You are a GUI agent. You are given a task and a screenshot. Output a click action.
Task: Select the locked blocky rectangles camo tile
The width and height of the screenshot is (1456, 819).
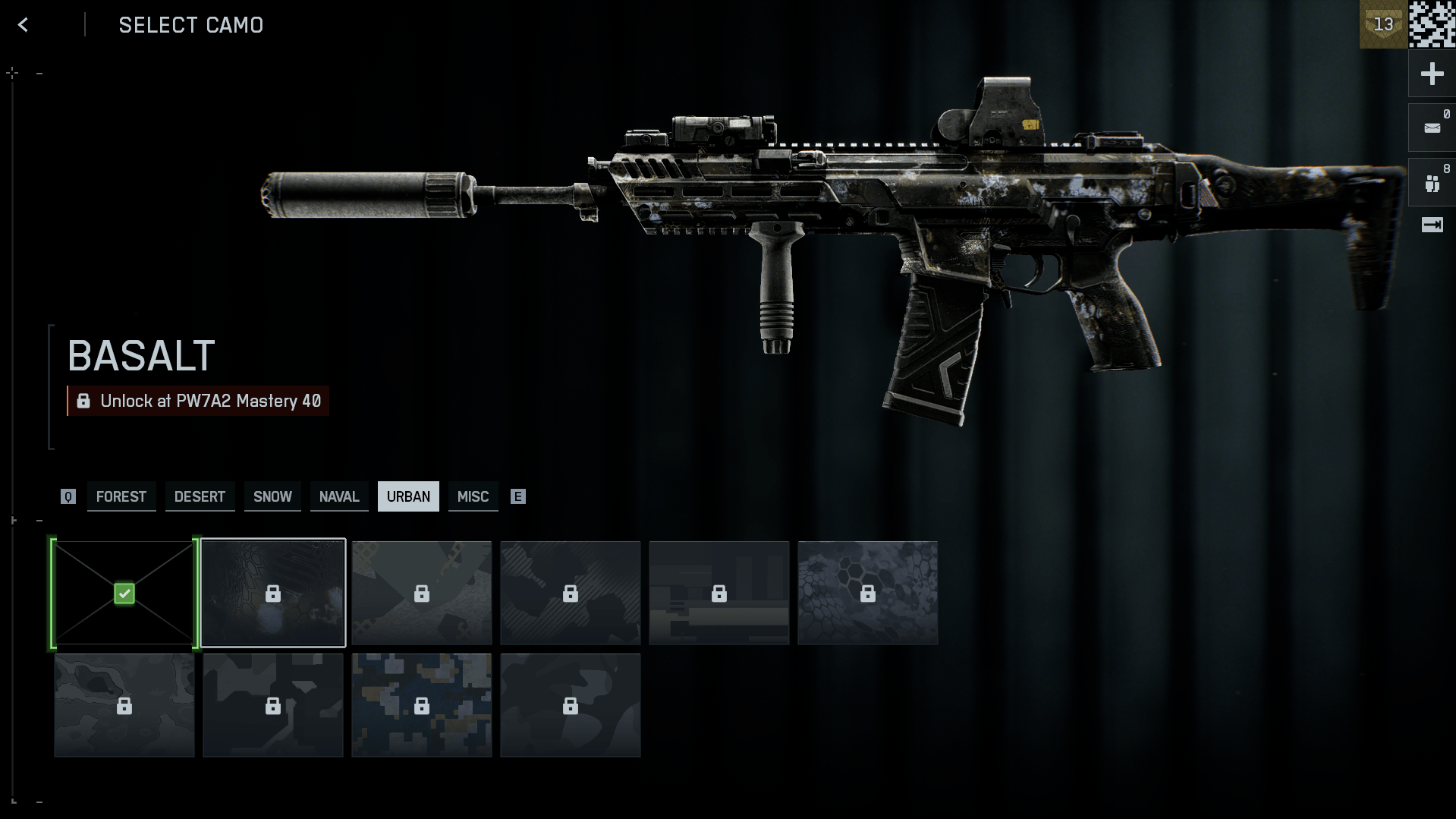719,593
